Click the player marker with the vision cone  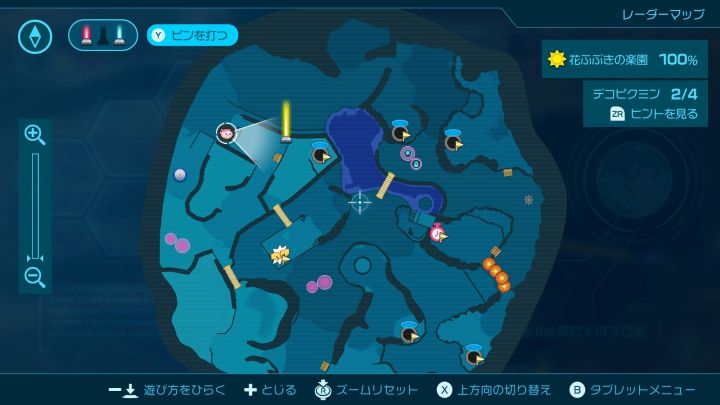tap(225, 133)
